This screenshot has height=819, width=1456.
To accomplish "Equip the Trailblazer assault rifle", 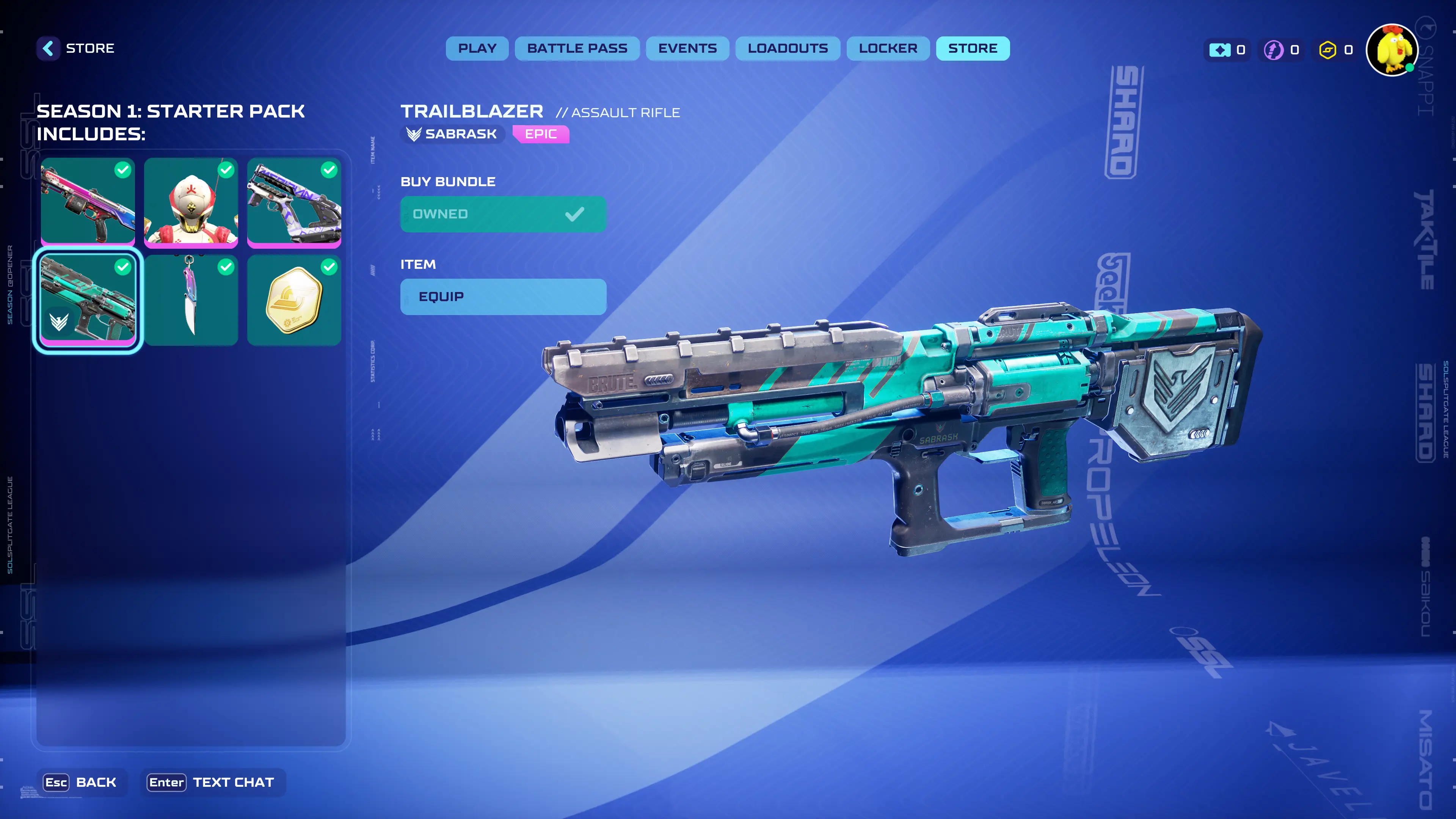I will (x=502, y=297).
